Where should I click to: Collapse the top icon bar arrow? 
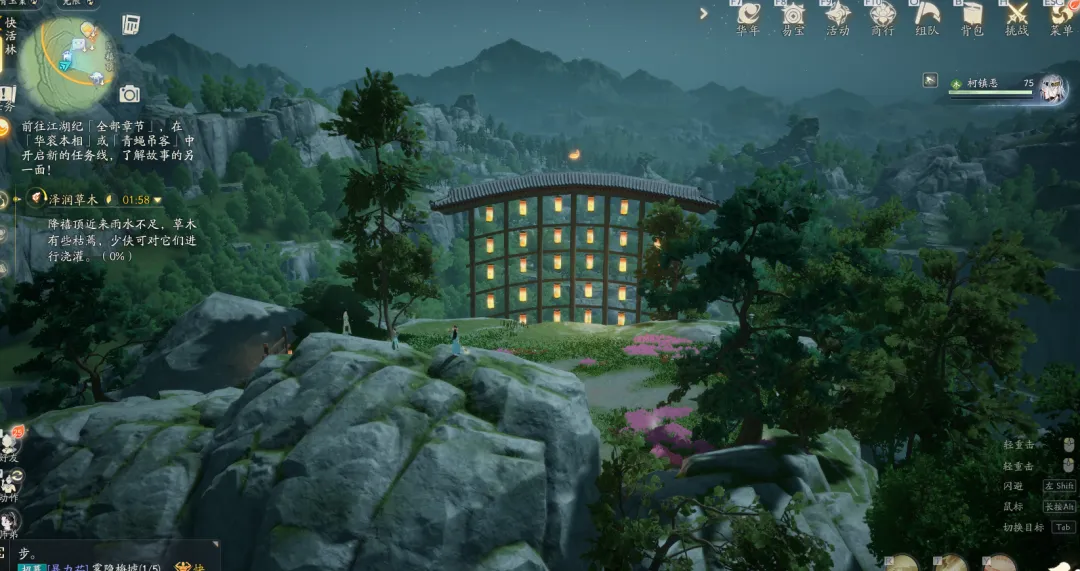pos(704,14)
